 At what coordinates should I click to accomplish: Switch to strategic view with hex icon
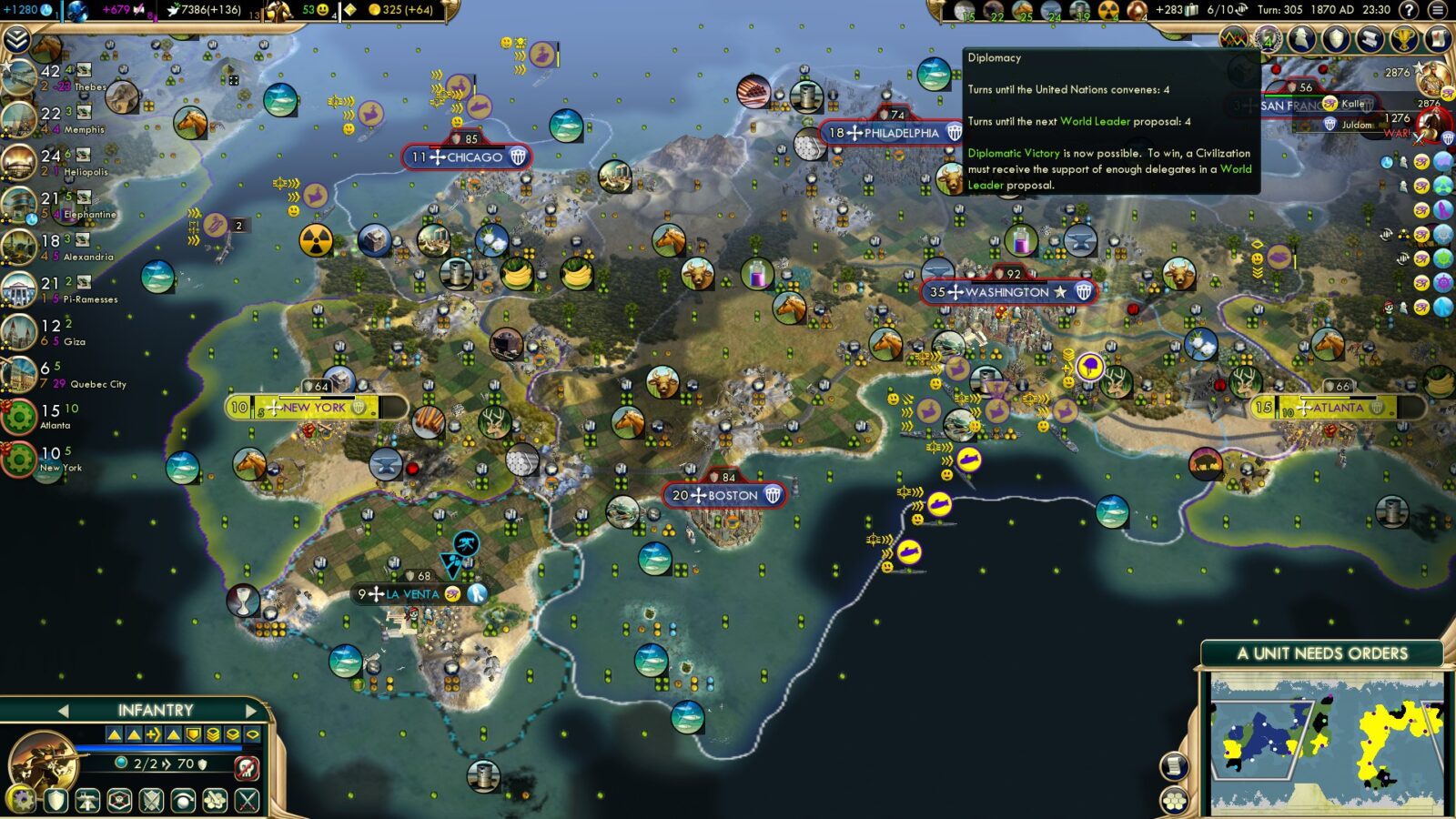point(1175,800)
